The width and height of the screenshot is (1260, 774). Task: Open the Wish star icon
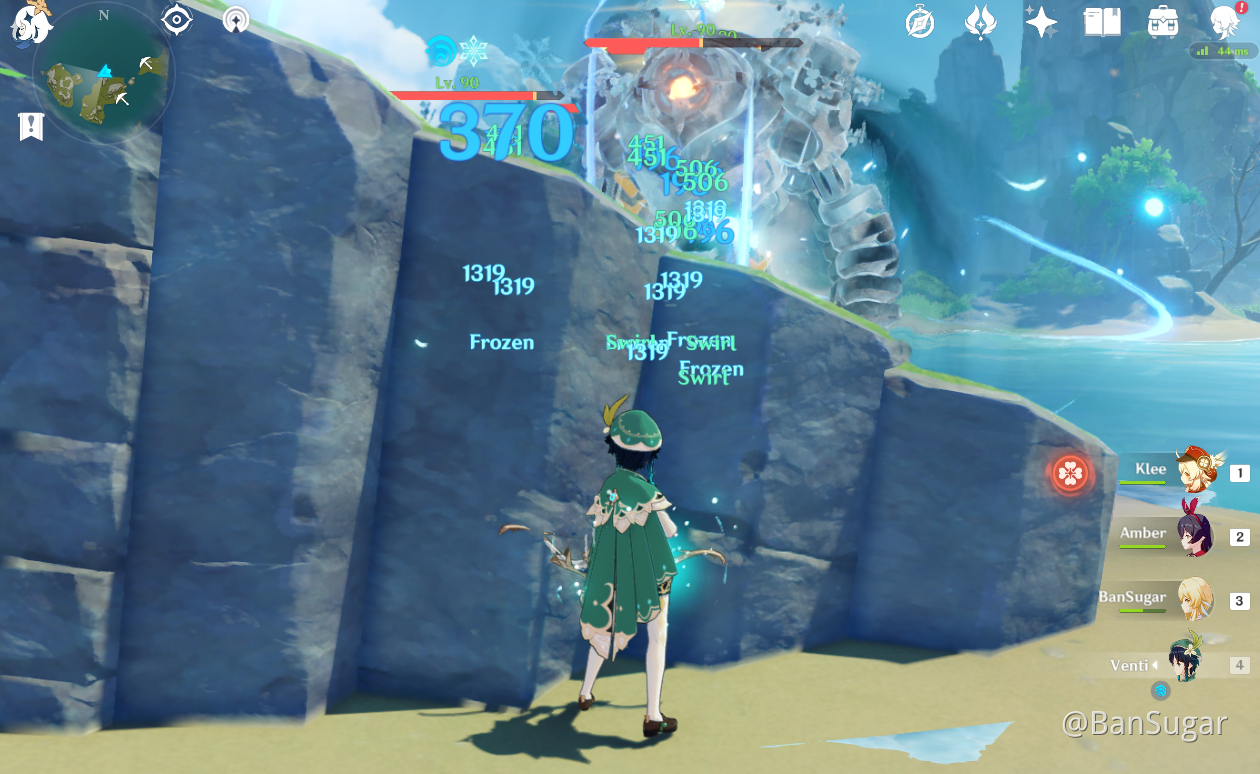1041,22
